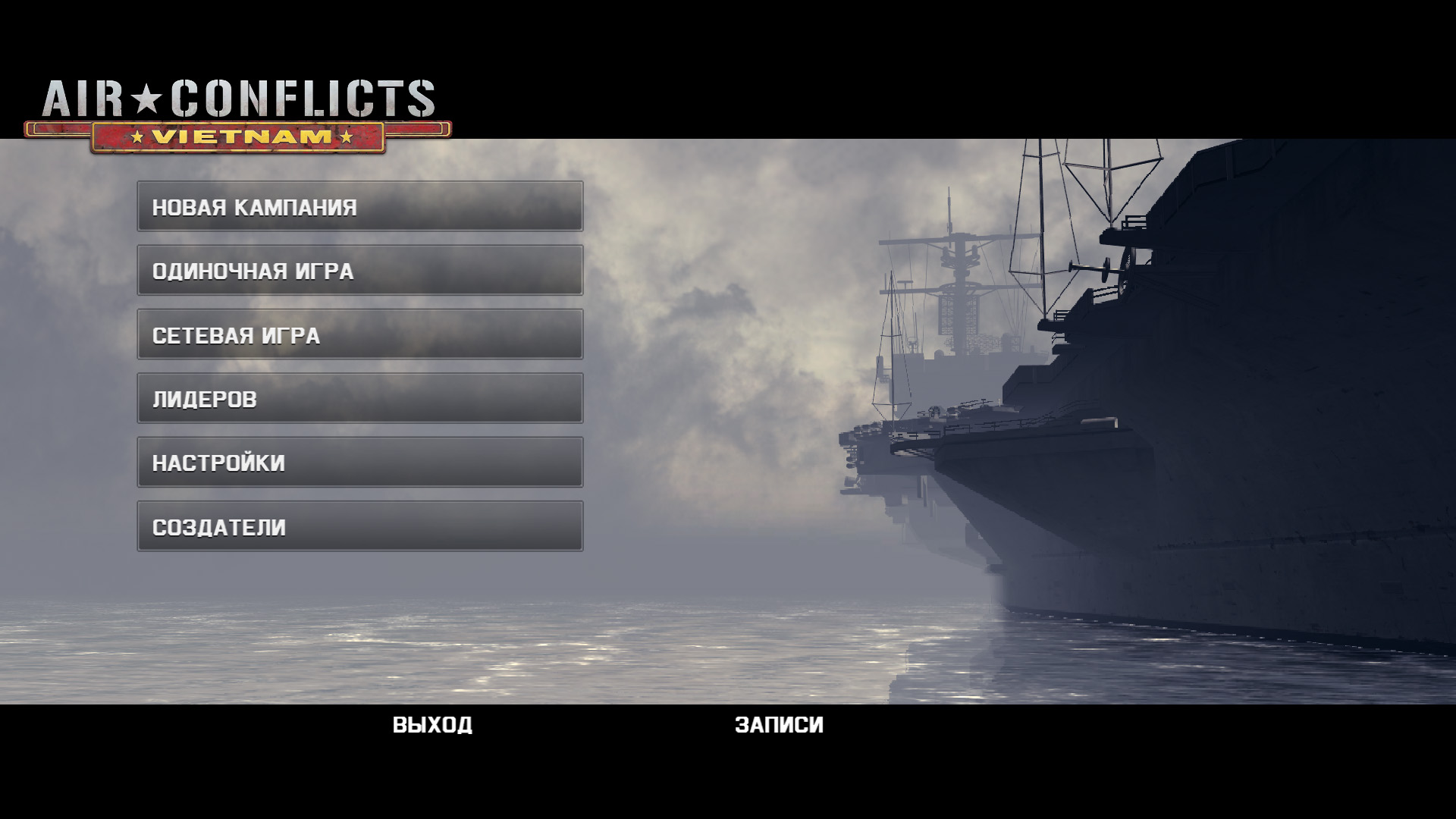
Task: Open the Настройки settings menu
Action: coord(359,462)
